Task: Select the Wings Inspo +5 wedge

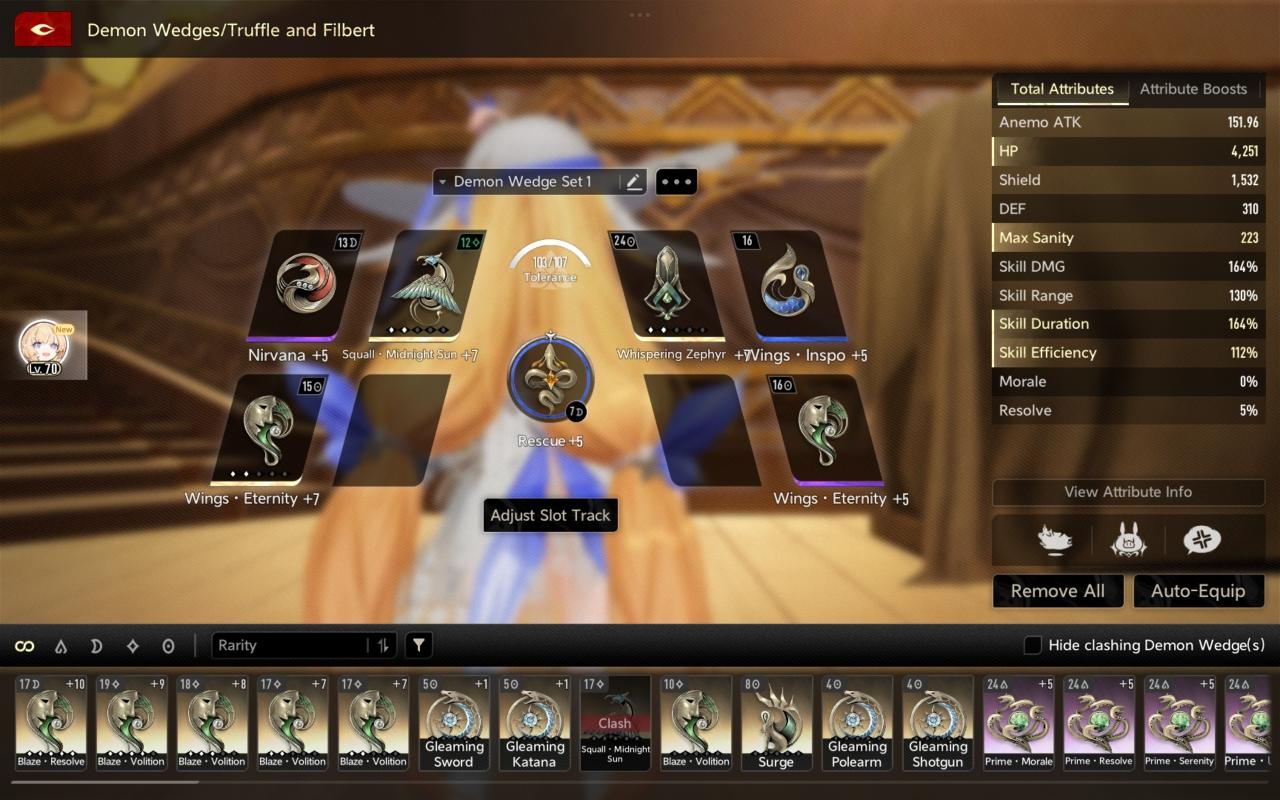Action: (x=790, y=285)
